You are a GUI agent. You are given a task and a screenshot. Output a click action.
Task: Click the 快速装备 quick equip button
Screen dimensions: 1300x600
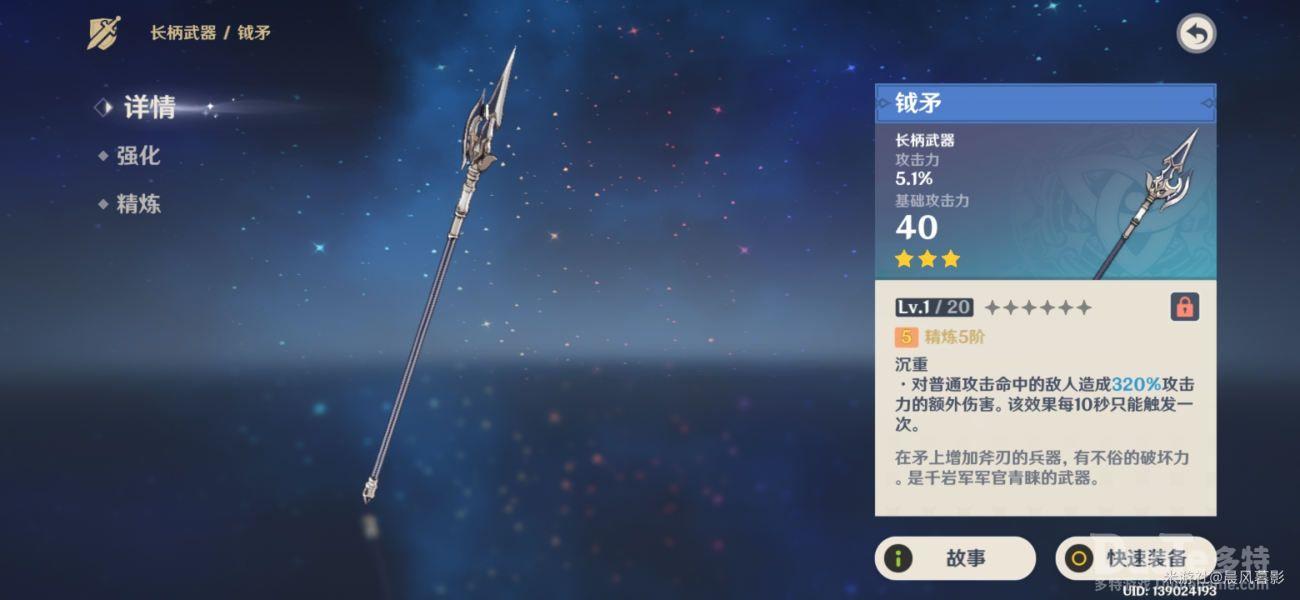1134,558
